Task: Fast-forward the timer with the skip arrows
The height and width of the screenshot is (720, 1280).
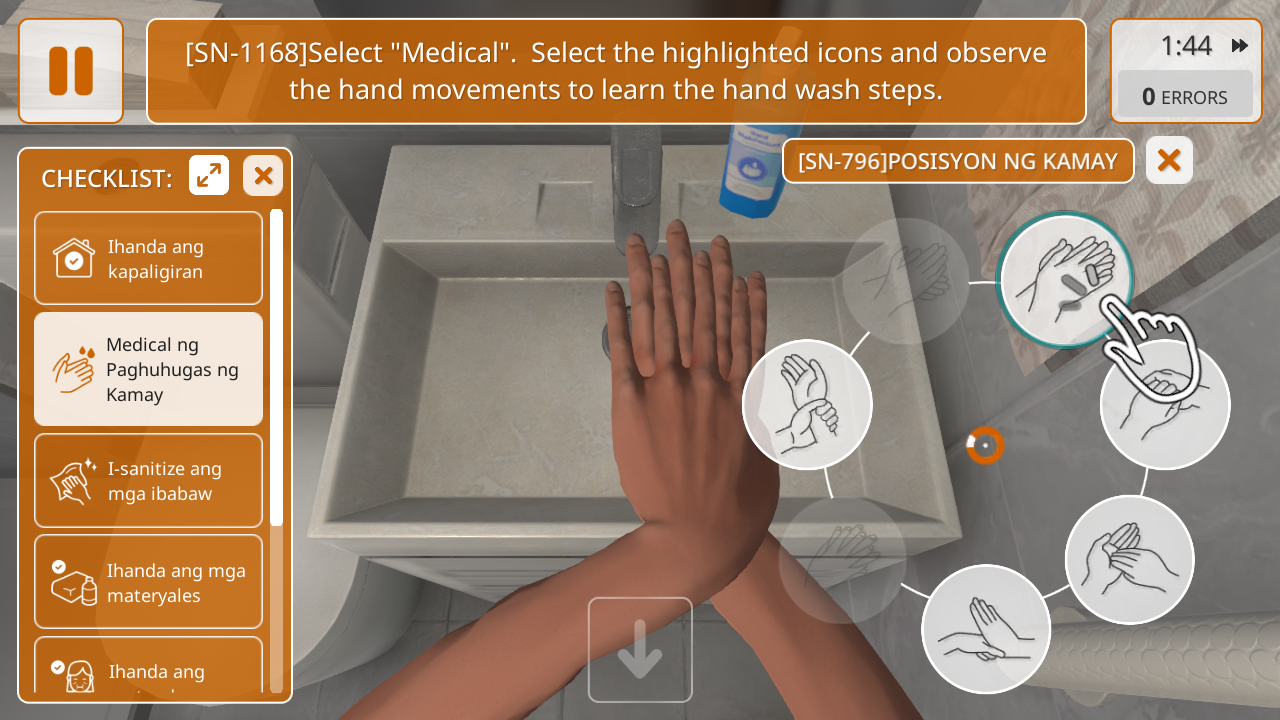Action: (1240, 46)
